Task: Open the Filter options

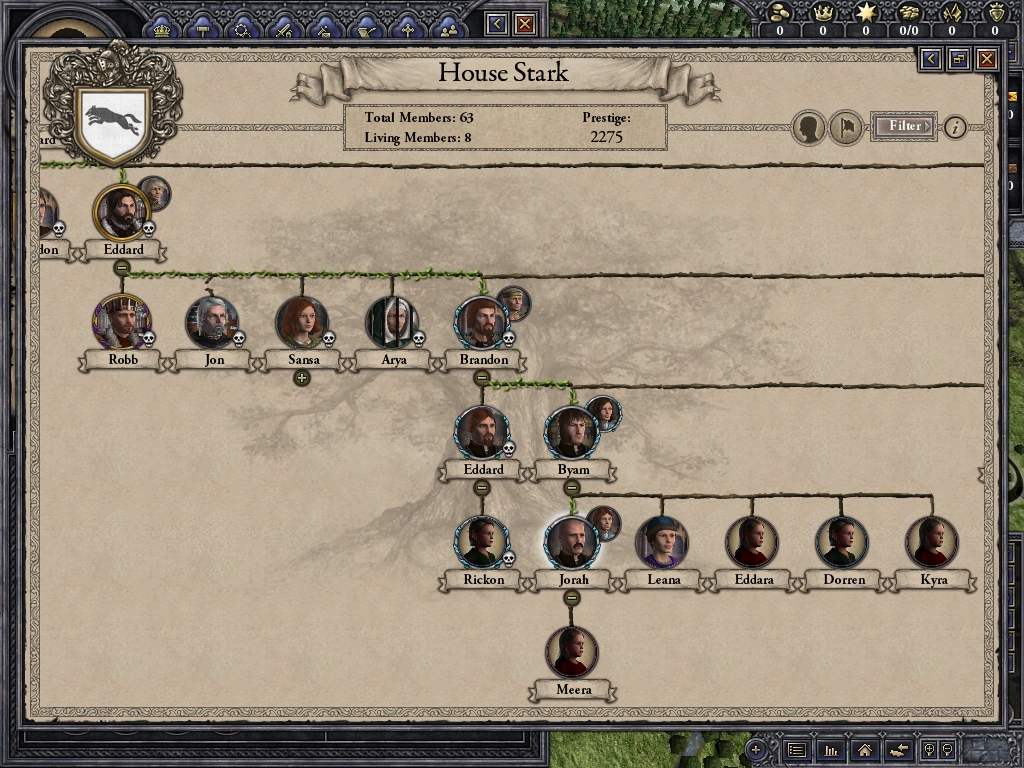Action: [904, 126]
